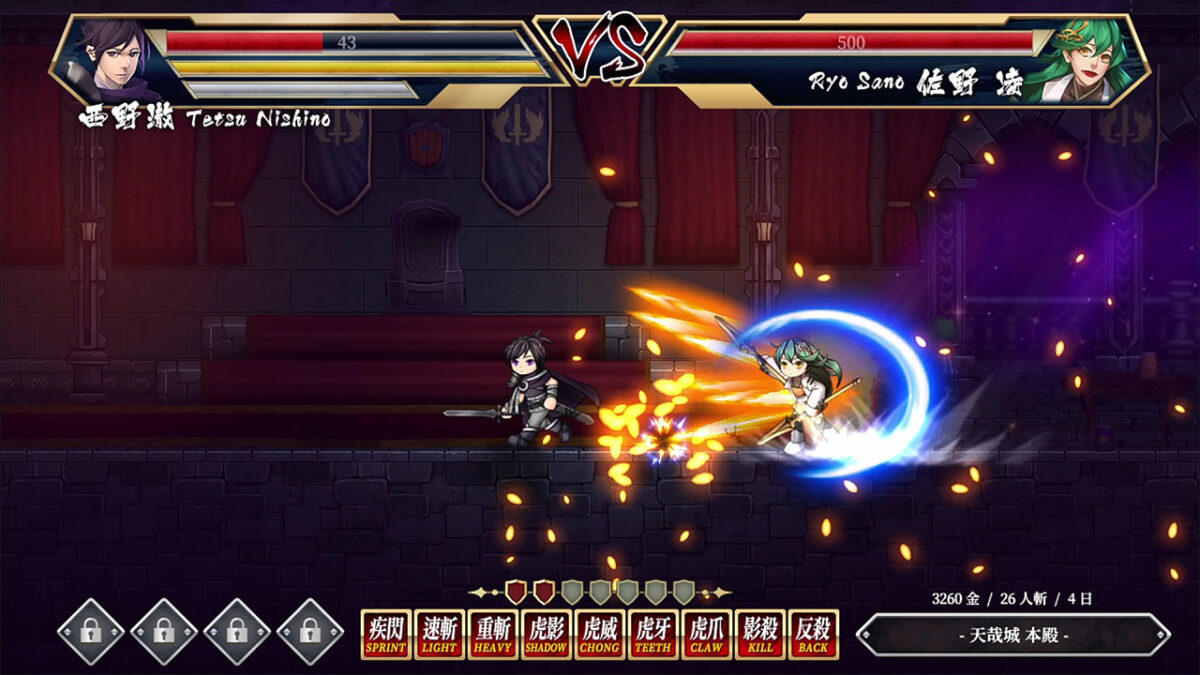Image resolution: width=1200 pixels, height=675 pixels.
Task: Activate the KILL skill
Action: pos(760,634)
